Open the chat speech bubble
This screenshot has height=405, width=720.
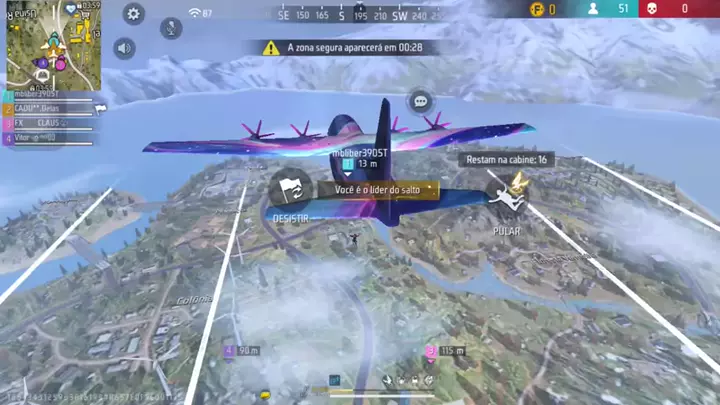coord(420,101)
